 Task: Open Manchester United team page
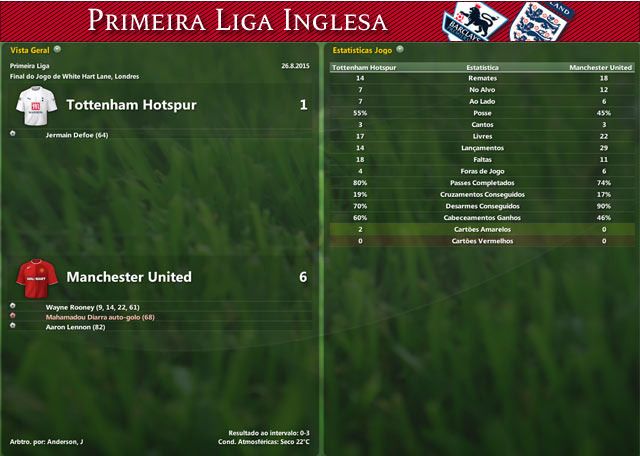129,277
